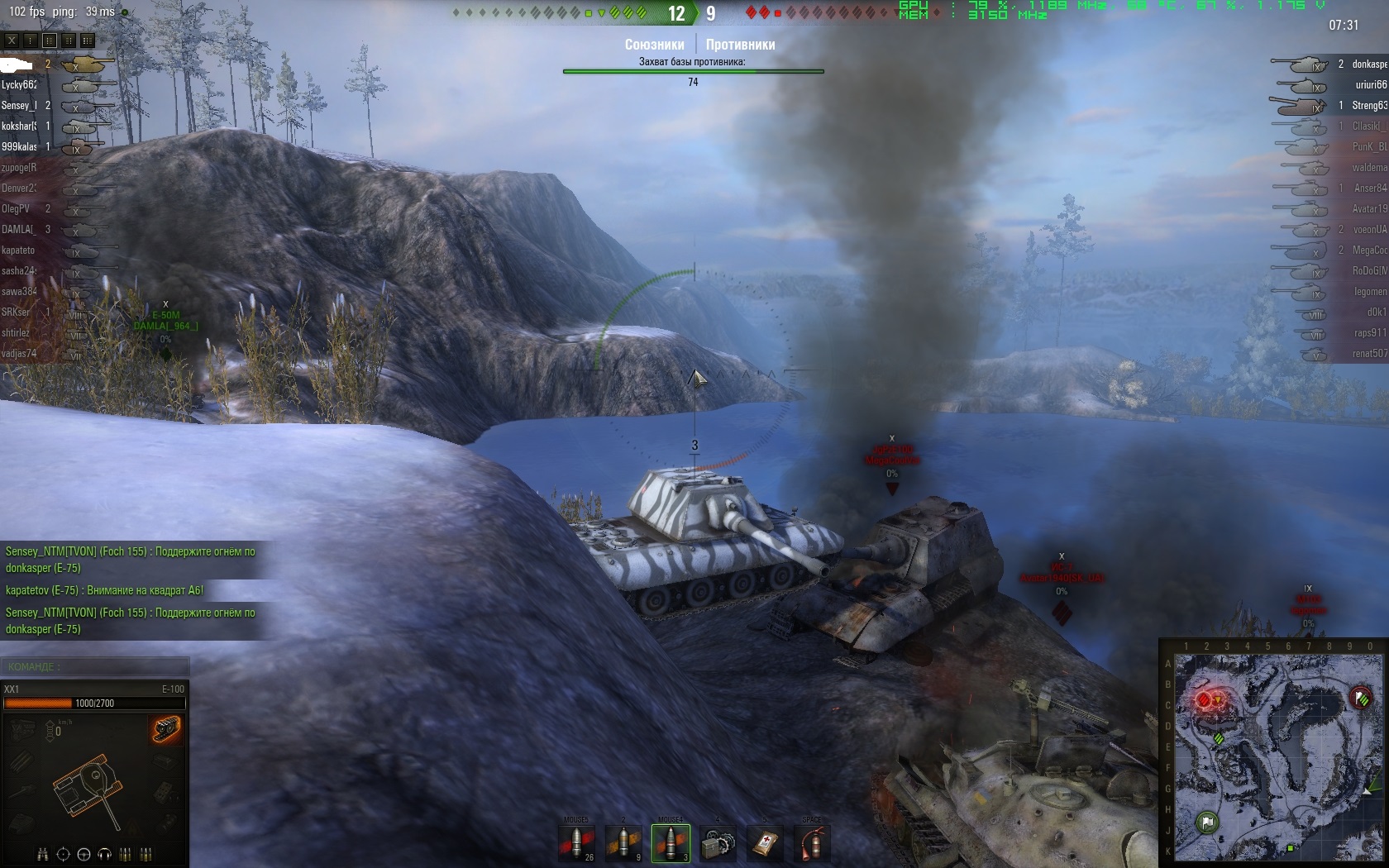Switch to the Противники tab
Screen dimensions: 1389x868
coord(740,45)
